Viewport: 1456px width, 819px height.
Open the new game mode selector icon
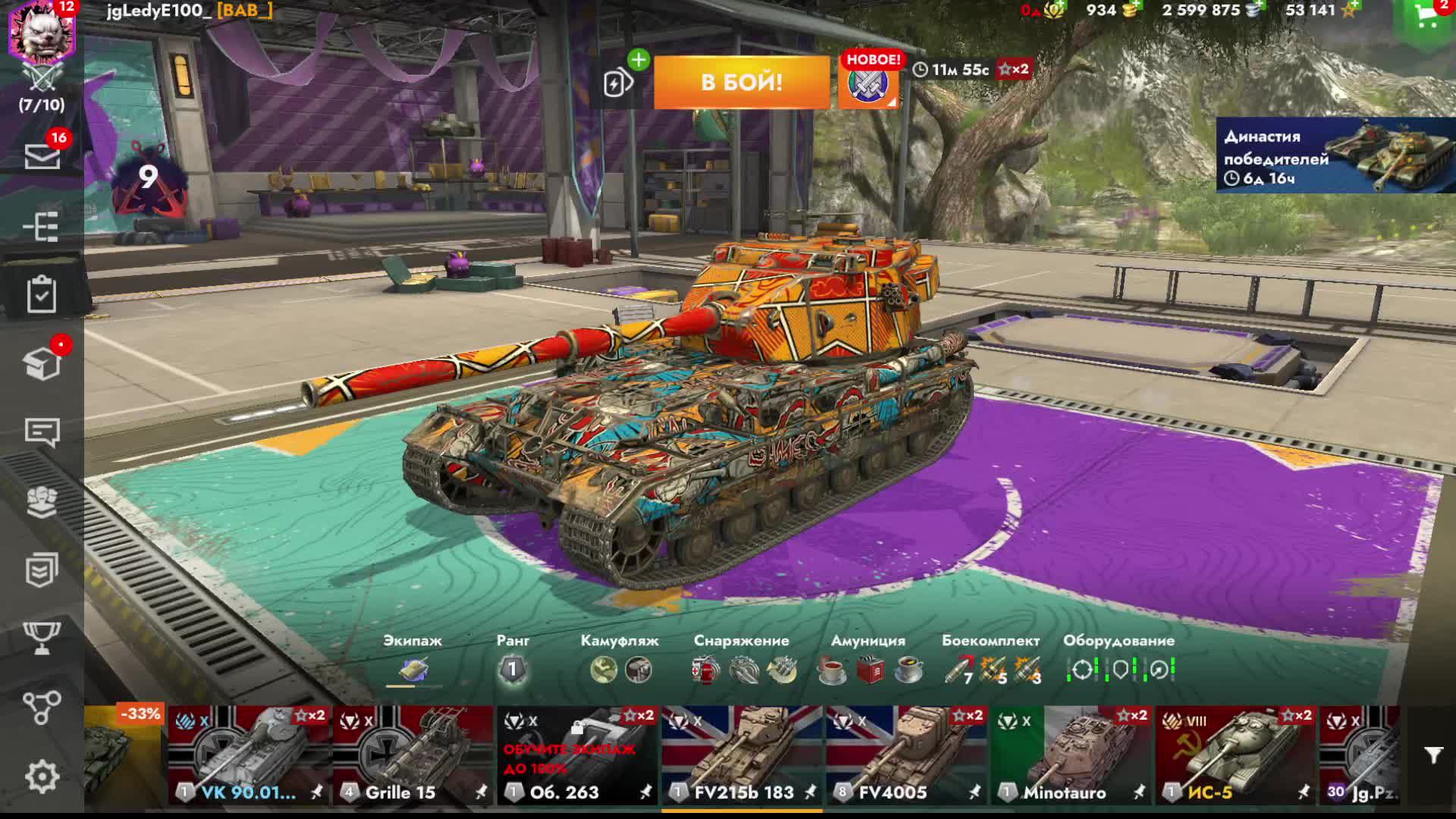[x=868, y=83]
